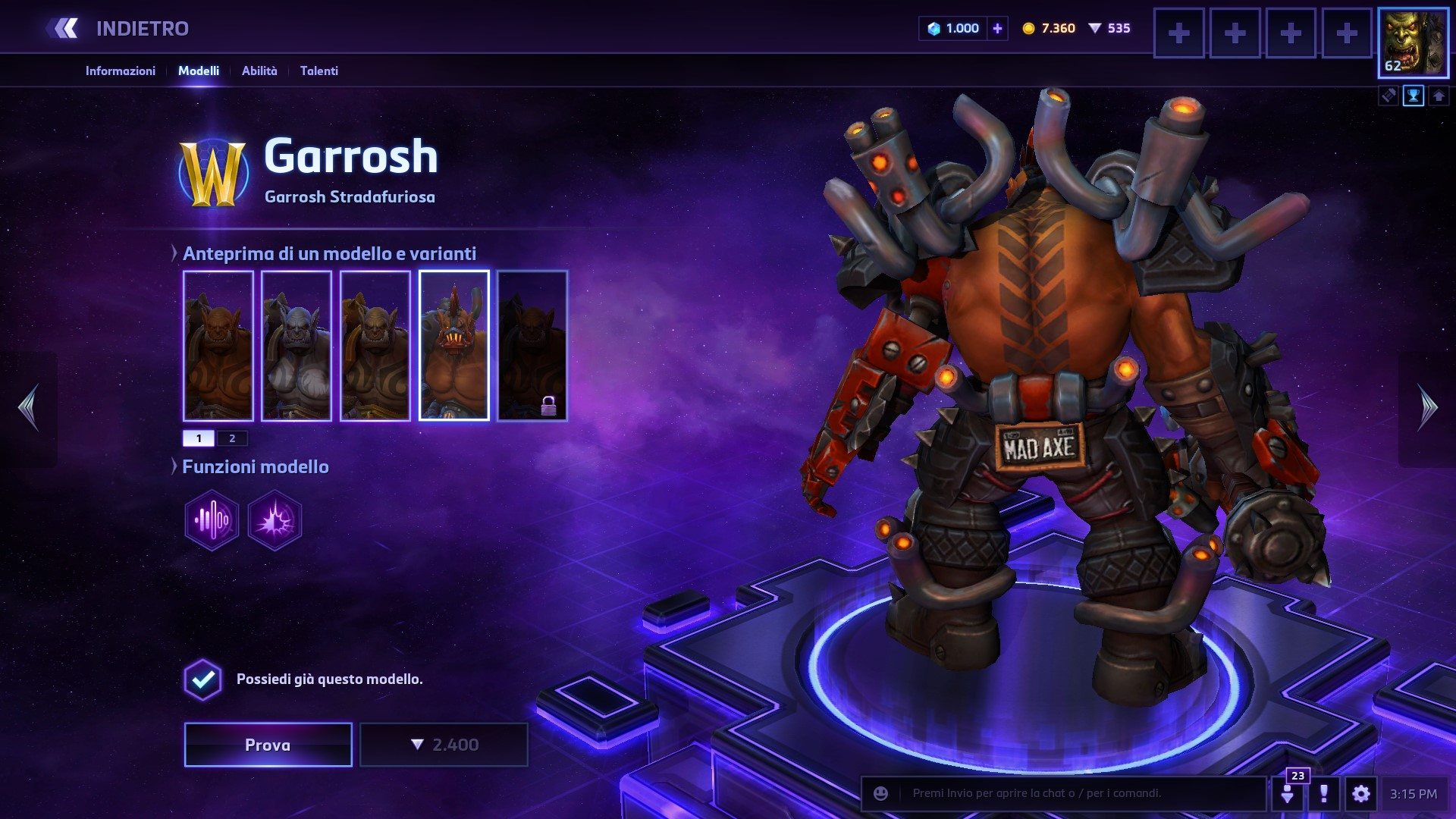Viewport: 1456px width, 819px height.
Task: Go to skin page 2
Action: 232,438
